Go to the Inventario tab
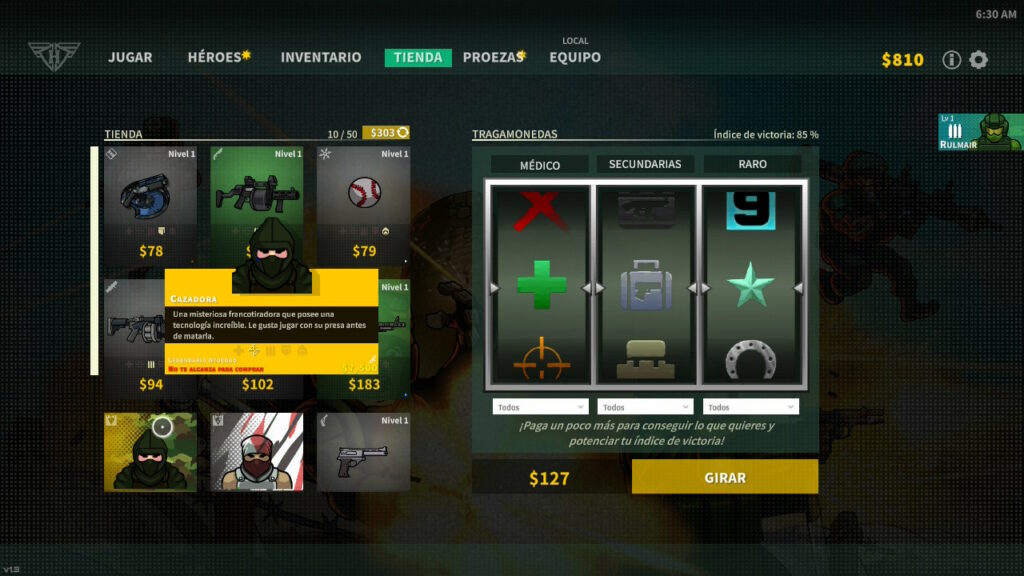The image size is (1024, 576). (321, 58)
